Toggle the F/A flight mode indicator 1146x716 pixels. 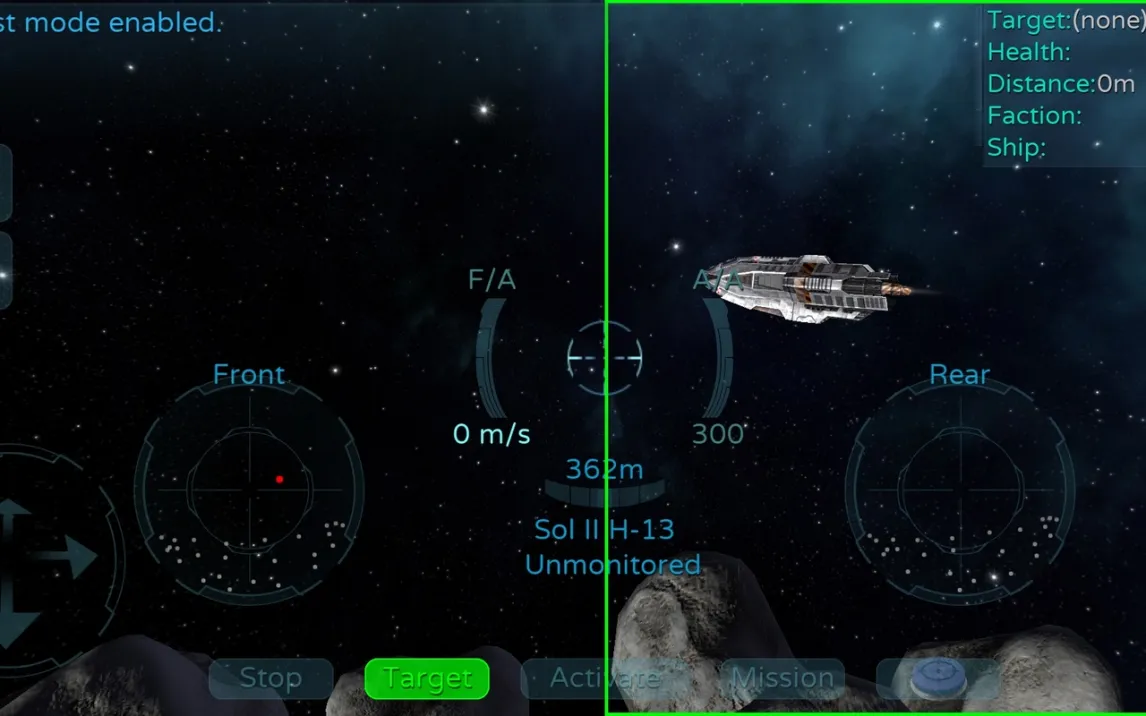click(492, 281)
